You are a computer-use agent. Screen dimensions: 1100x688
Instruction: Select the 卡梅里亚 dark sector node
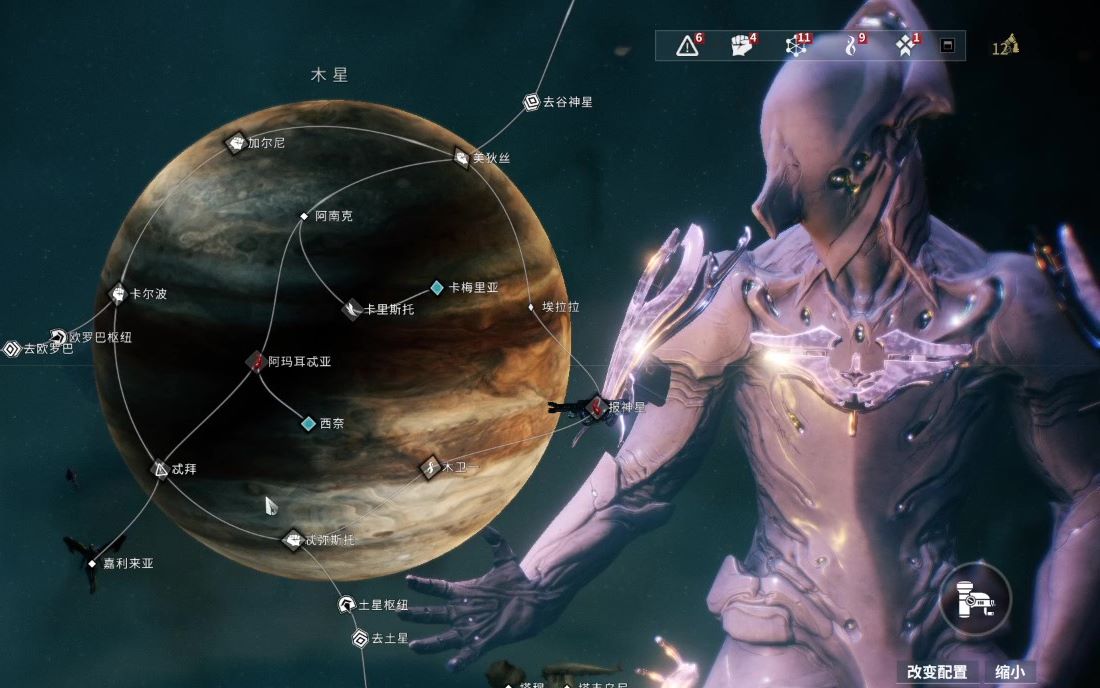pos(437,288)
